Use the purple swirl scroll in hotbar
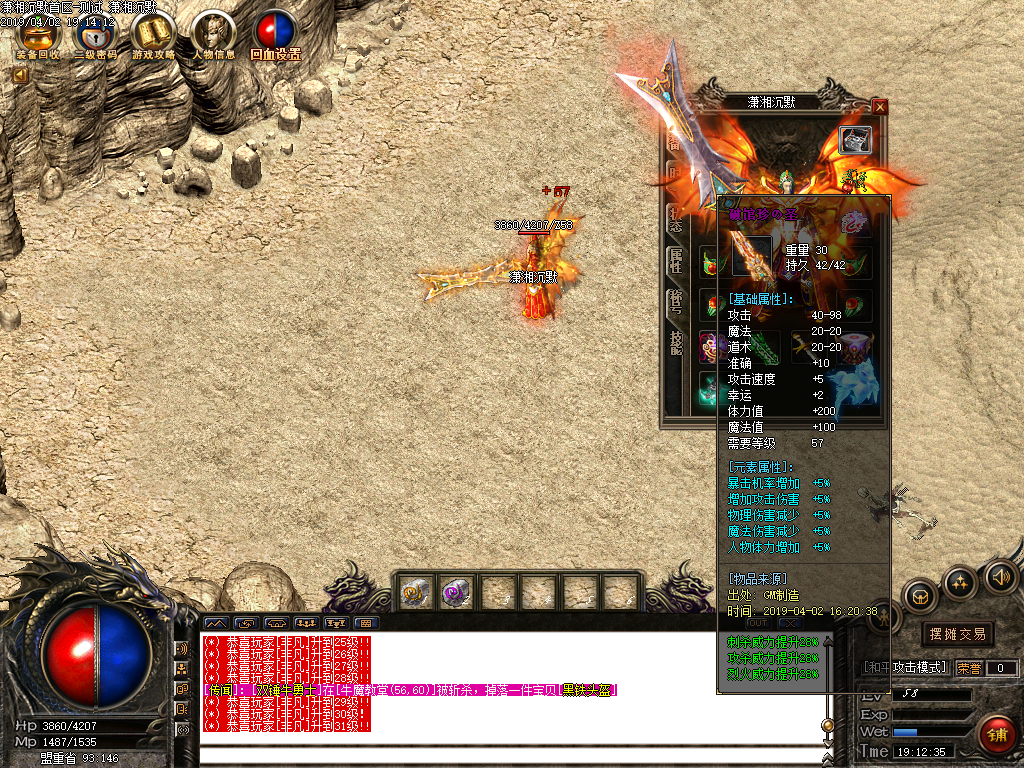 click(x=456, y=593)
